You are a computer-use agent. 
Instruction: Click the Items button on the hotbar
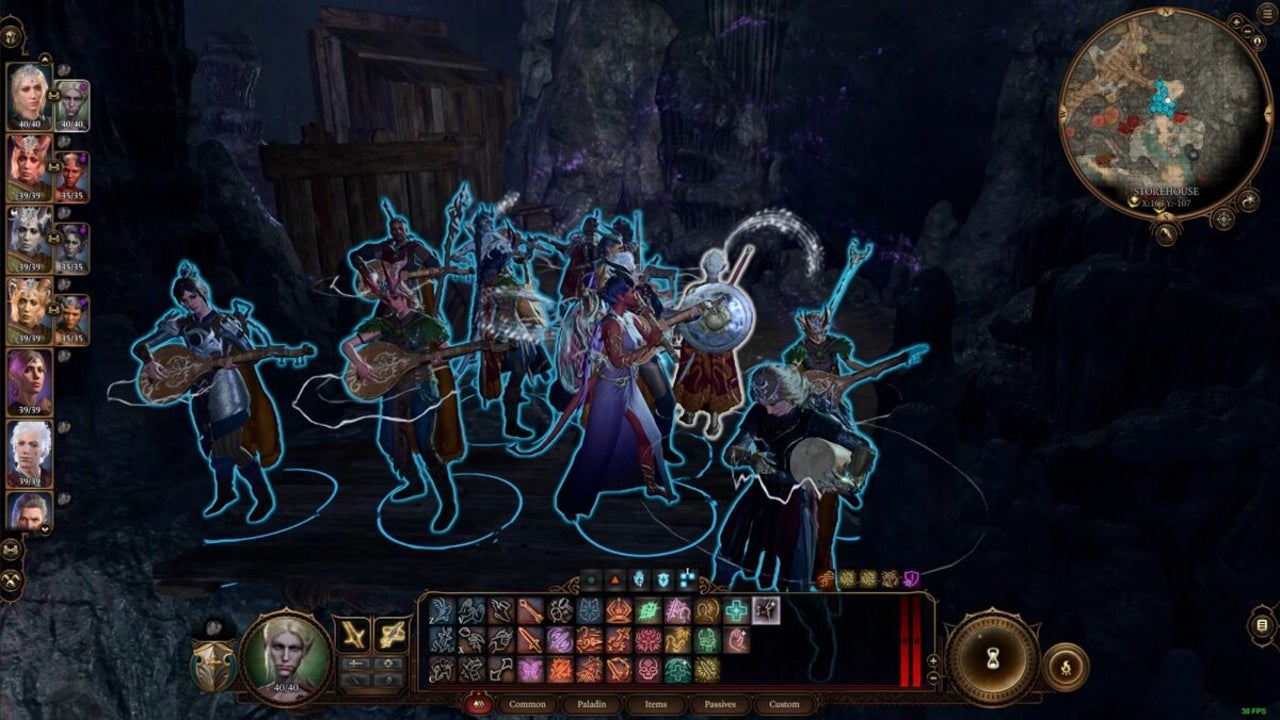(657, 704)
